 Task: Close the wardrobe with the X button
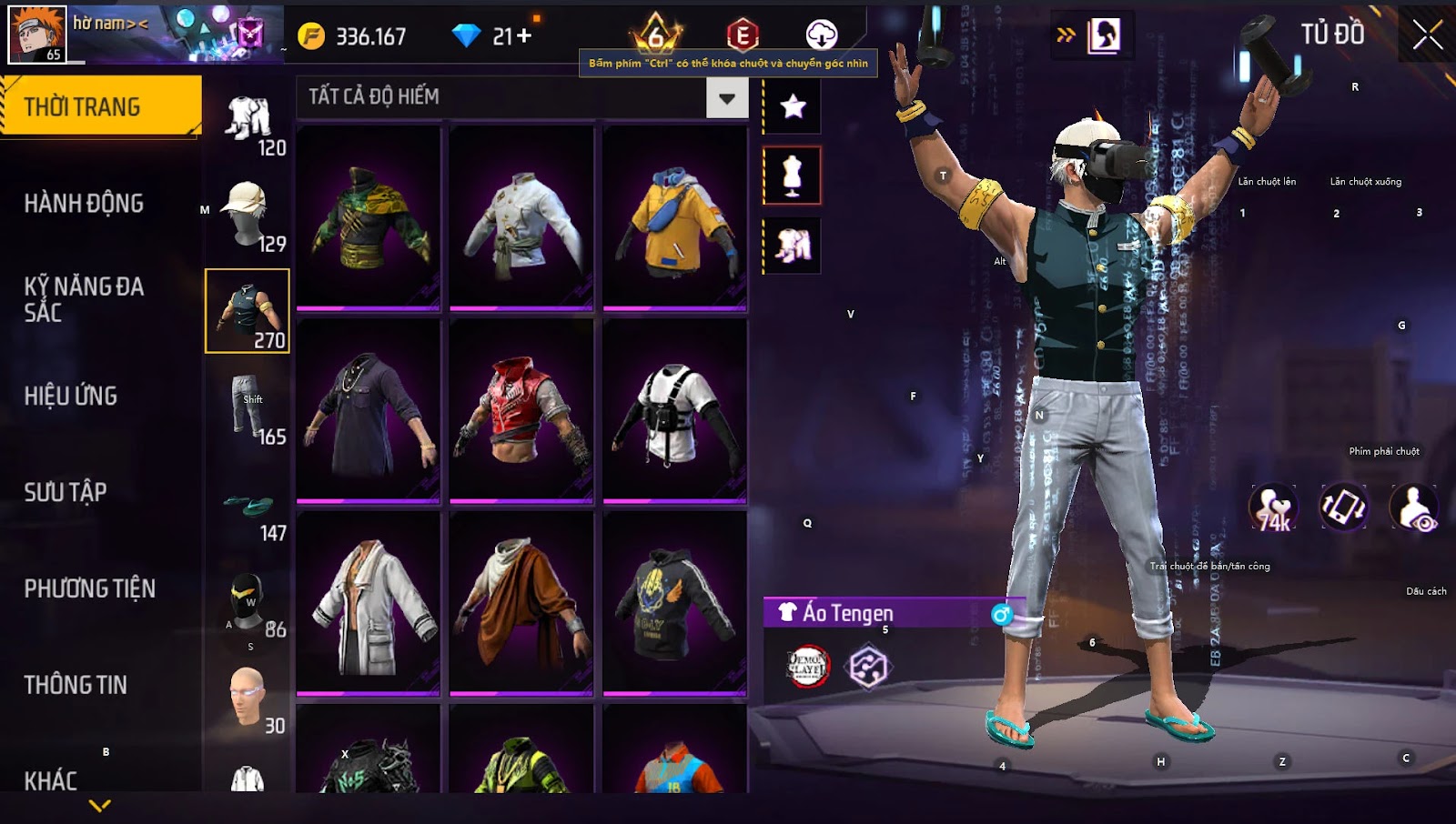pos(1427,35)
